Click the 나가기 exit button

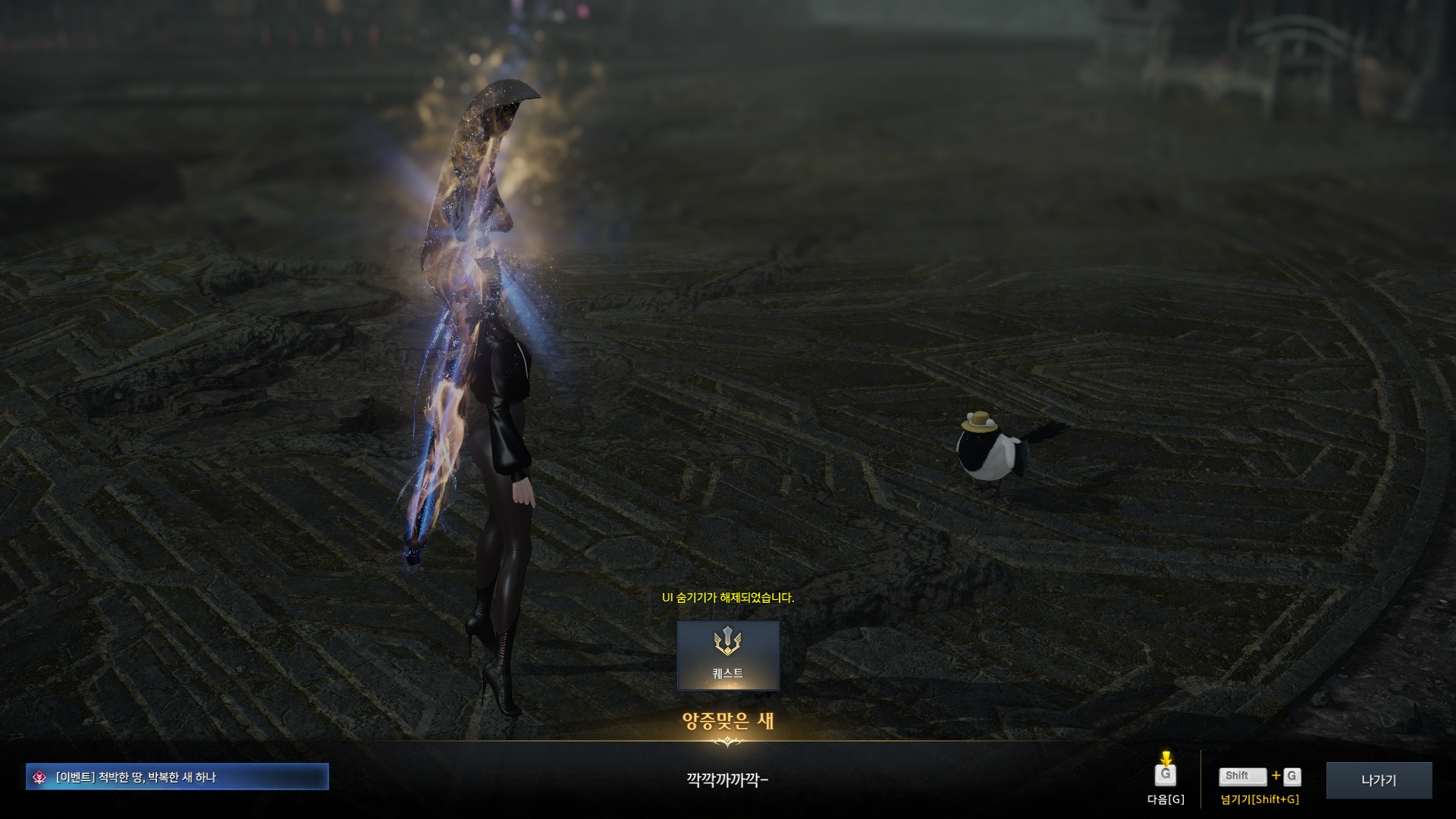pos(1378,780)
